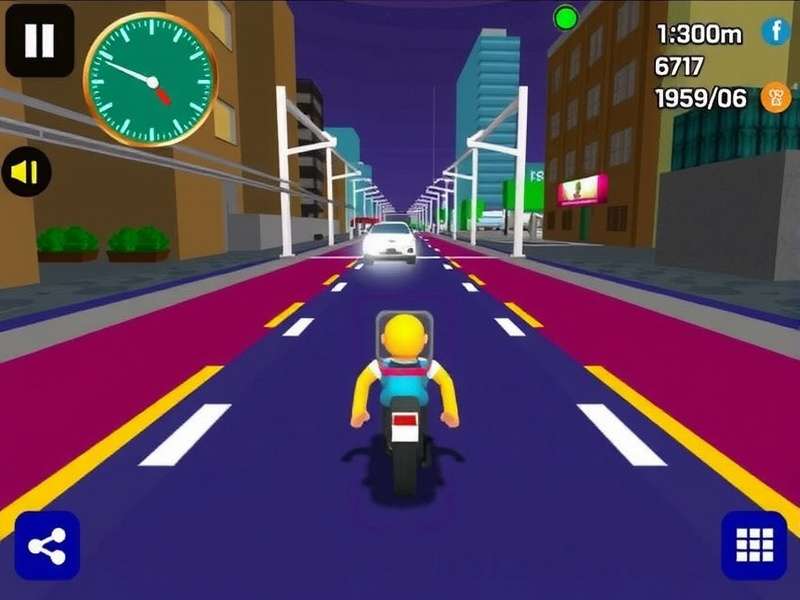Pause the game
Viewport: 800px width, 600px height.
[x=40, y=40]
